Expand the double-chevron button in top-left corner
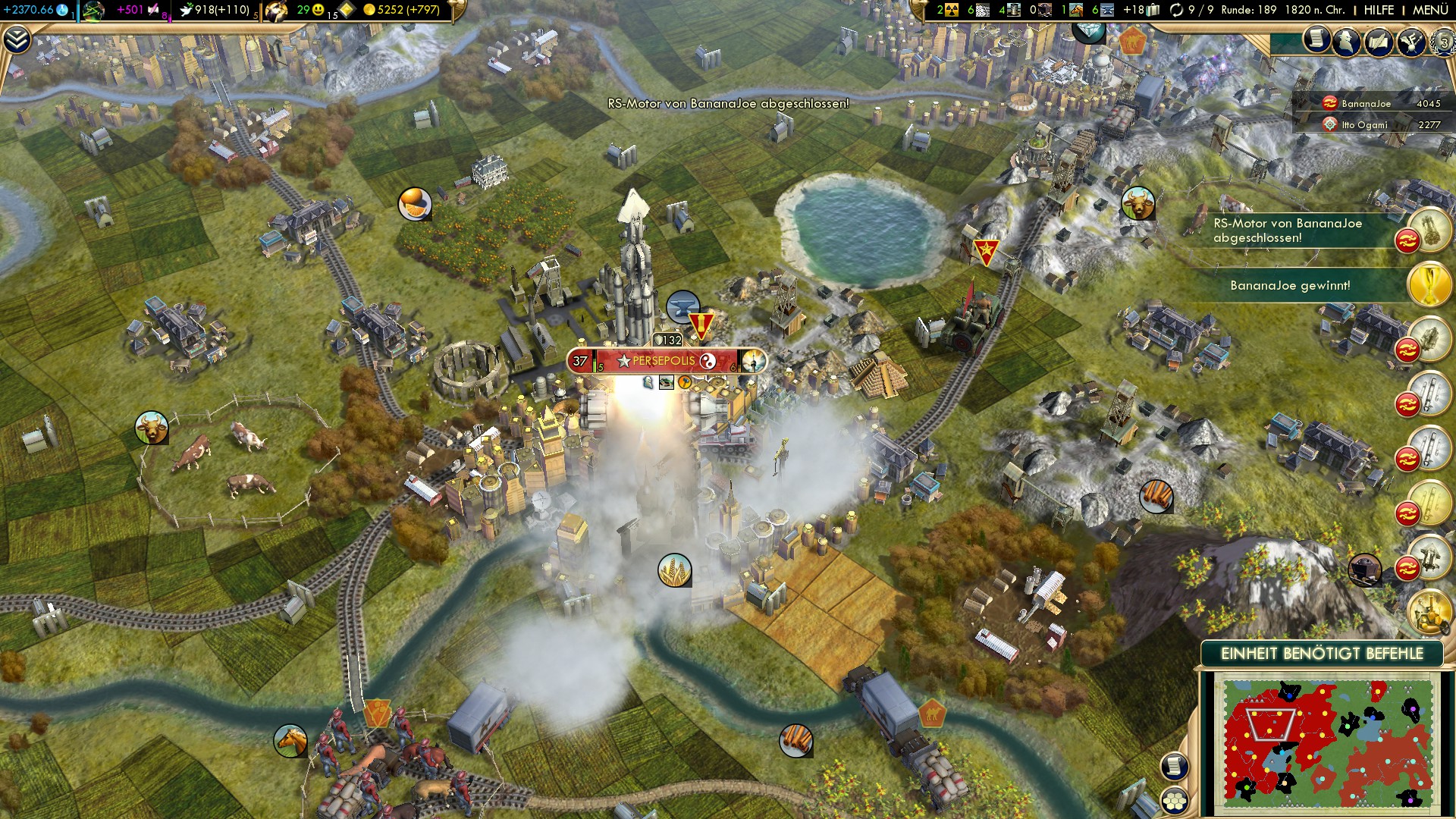Image resolution: width=1456 pixels, height=819 pixels. coord(17,40)
